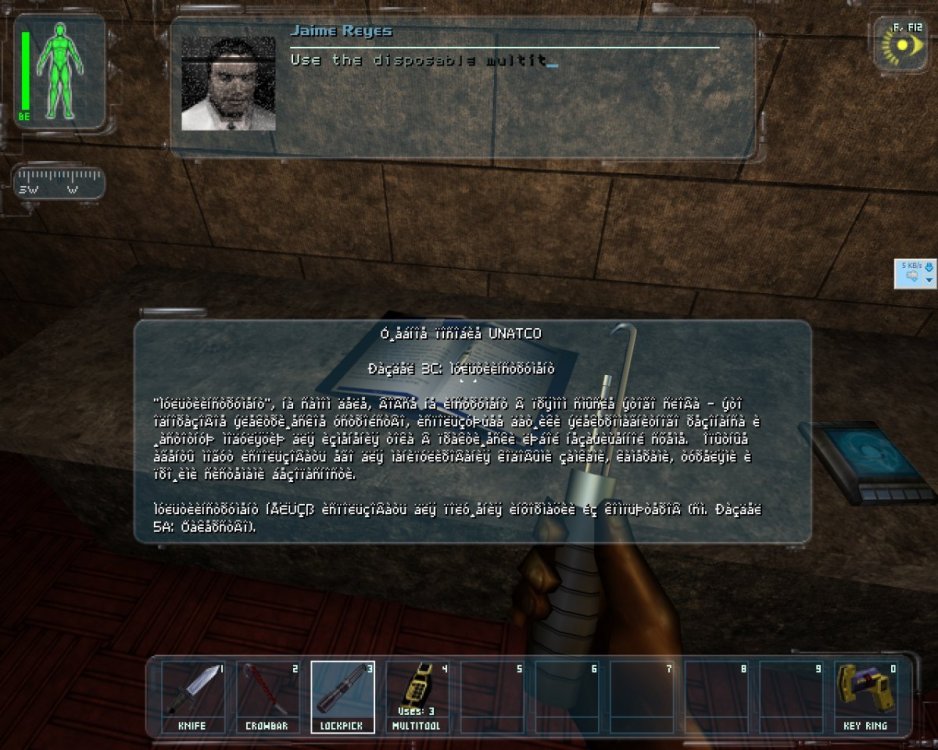The width and height of the screenshot is (938, 750).
Task: Choose the highlighted Lockpick slot
Action: click(x=342, y=695)
